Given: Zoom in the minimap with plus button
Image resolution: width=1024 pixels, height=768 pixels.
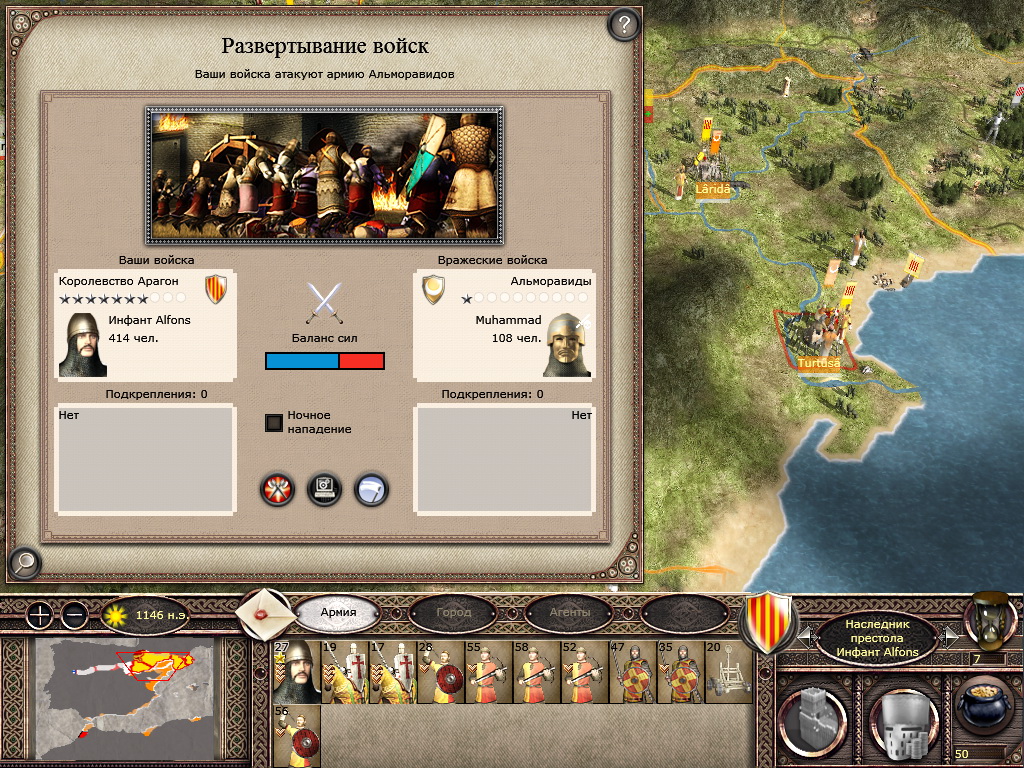Looking at the screenshot, I should tap(39, 615).
